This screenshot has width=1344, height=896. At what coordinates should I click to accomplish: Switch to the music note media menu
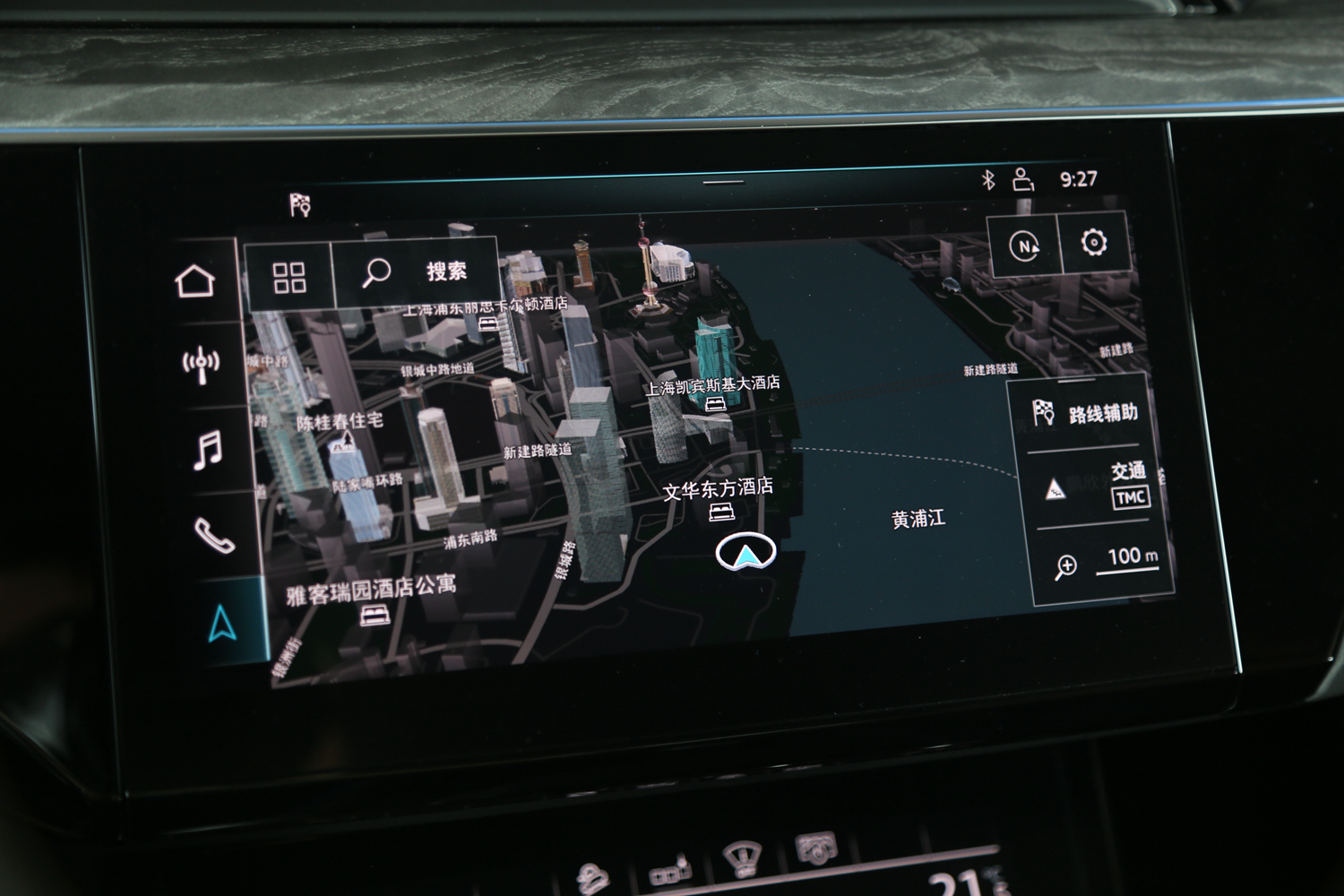(208, 449)
